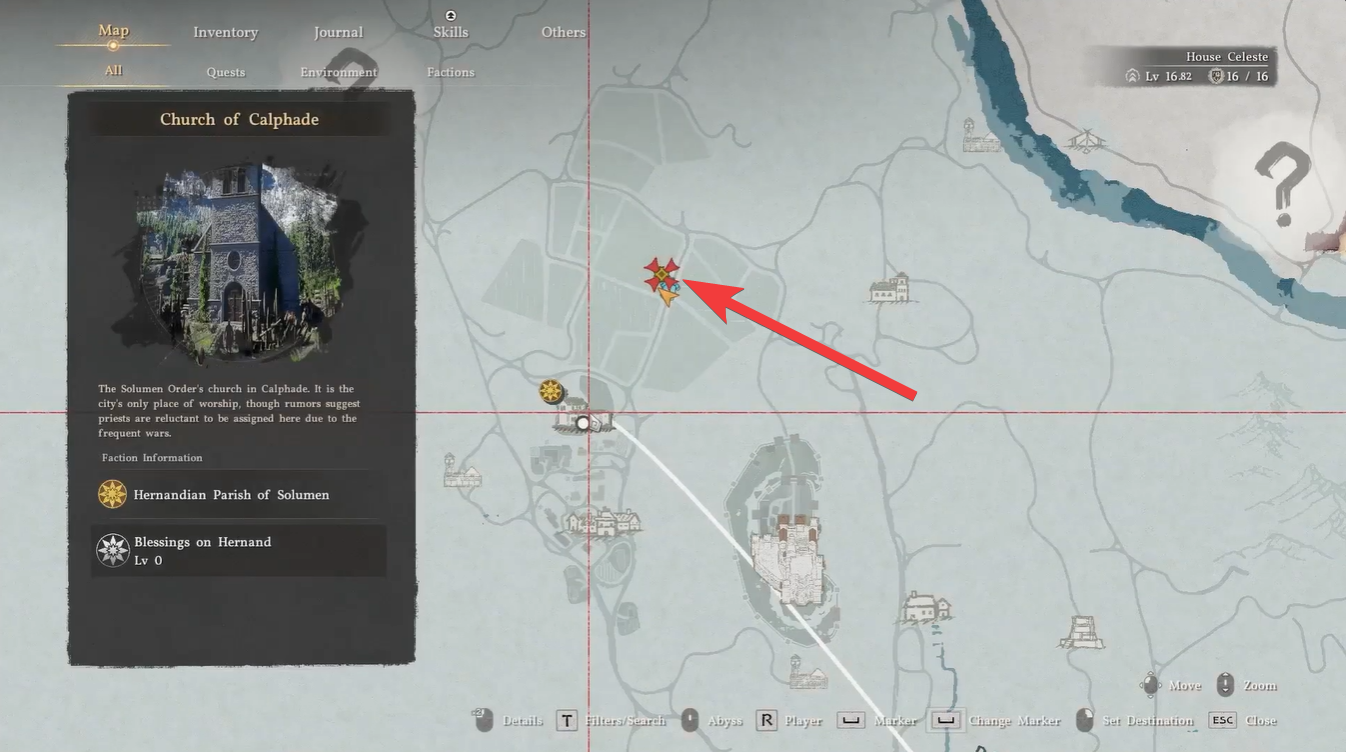Click the Solumen sun marker near the settlement
1346x752 pixels.
[x=552, y=392]
